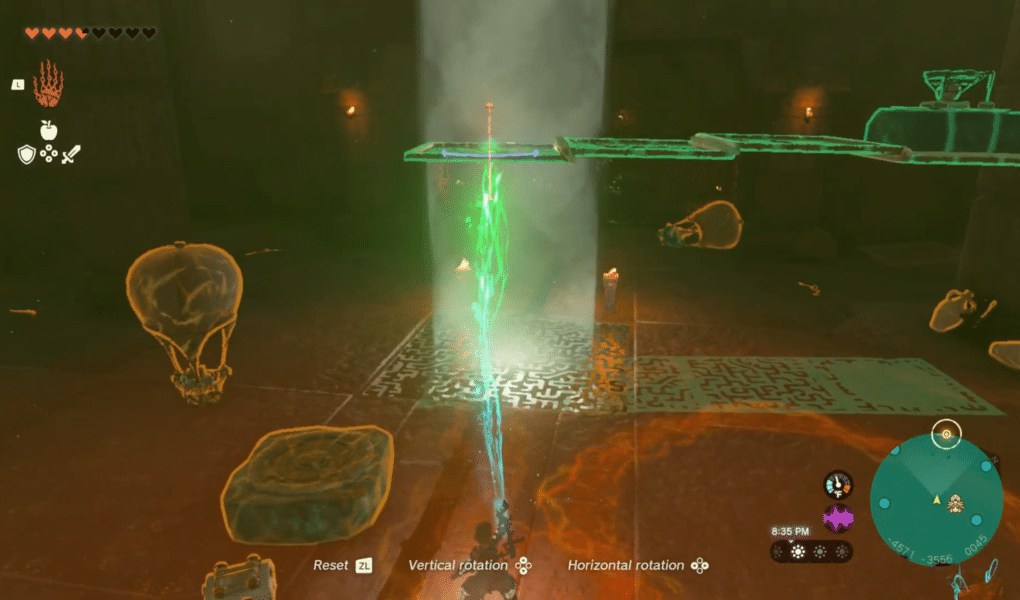The width and height of the screenshot is (1020, 600).
Task: Open the shield quick-select icon
Action: pos(27,154)
